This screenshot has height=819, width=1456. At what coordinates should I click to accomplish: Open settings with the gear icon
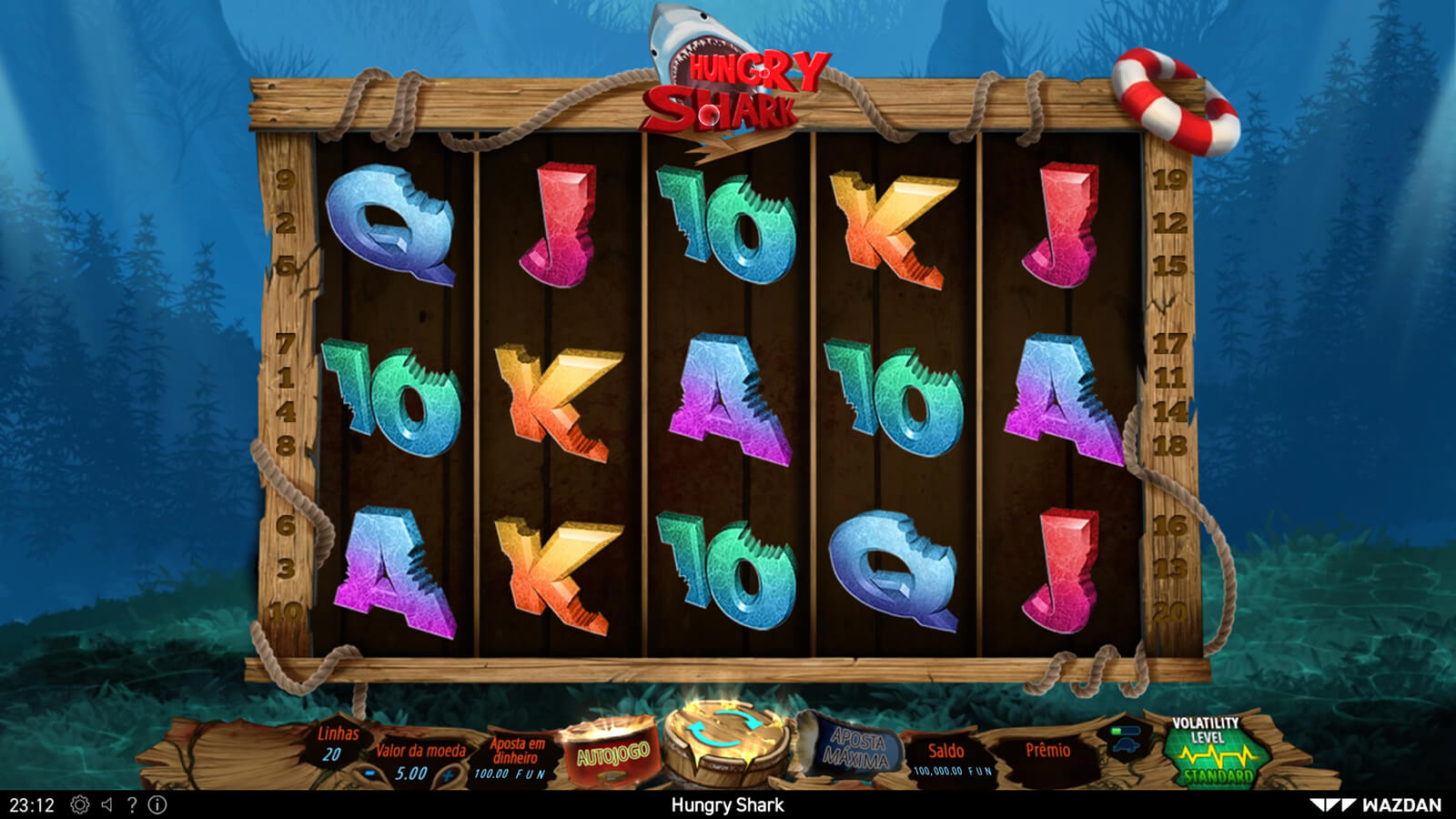(80, 805)
